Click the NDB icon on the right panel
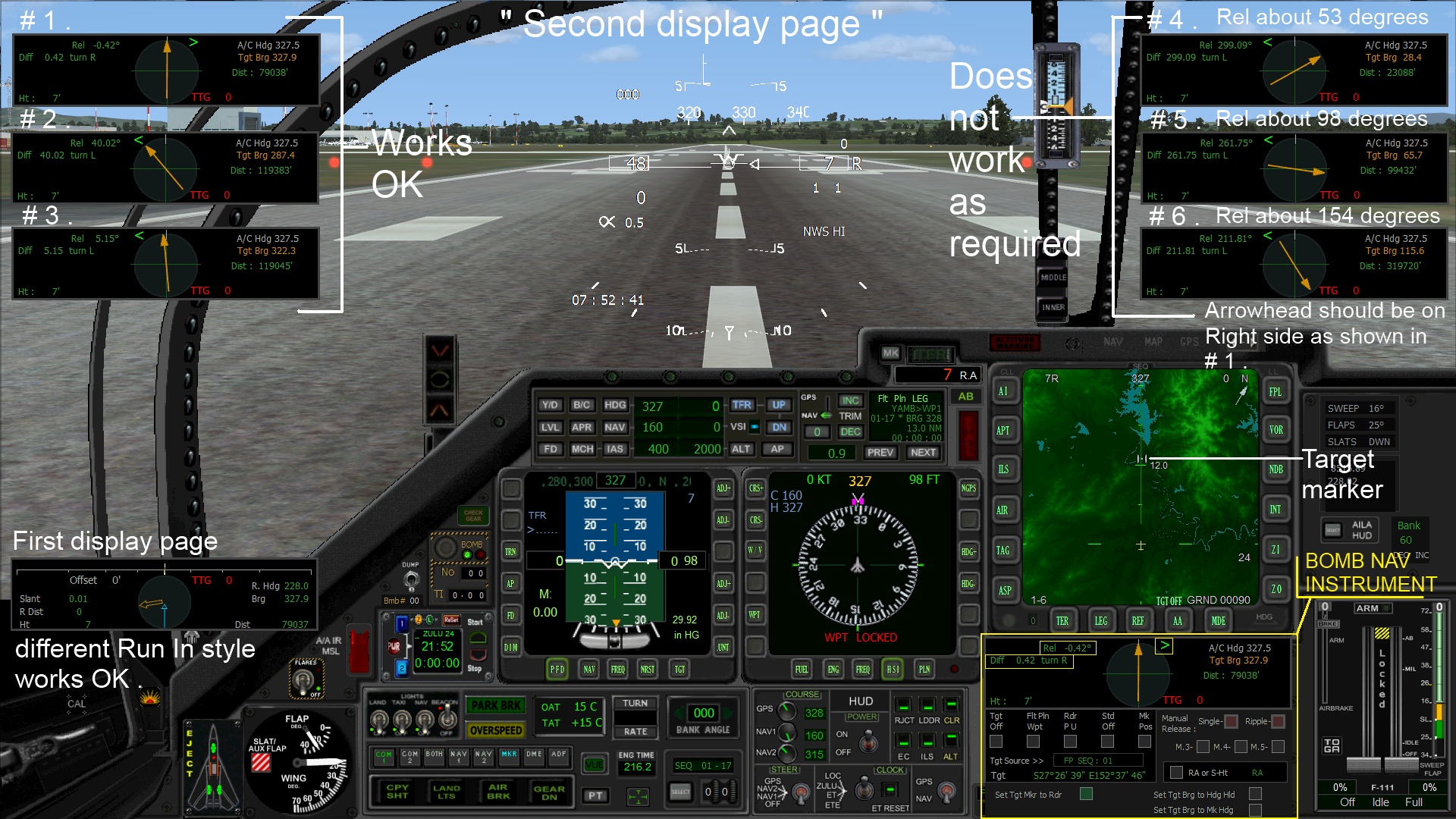 point(1276,469)
